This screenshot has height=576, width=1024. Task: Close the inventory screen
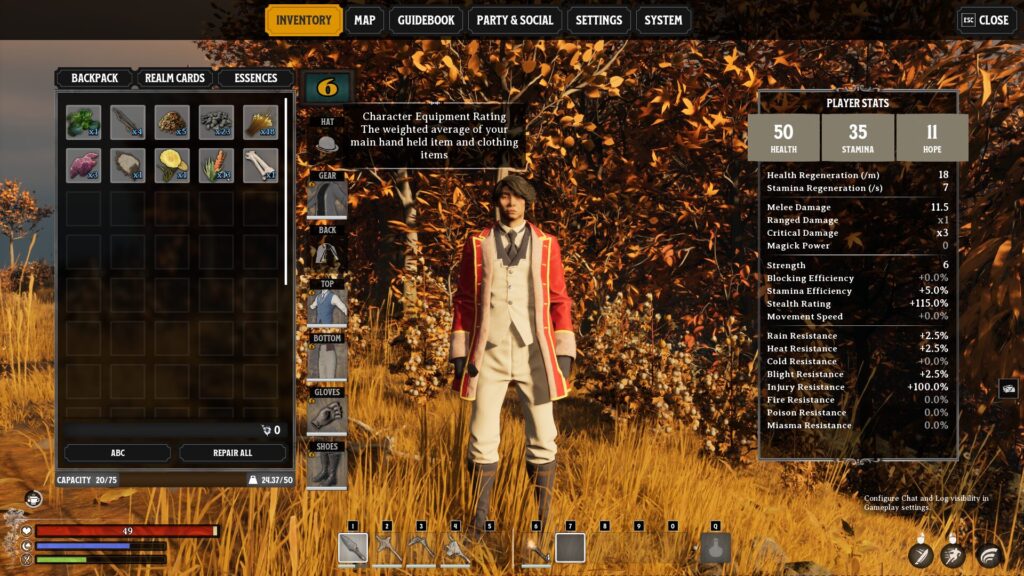point(984,20)
